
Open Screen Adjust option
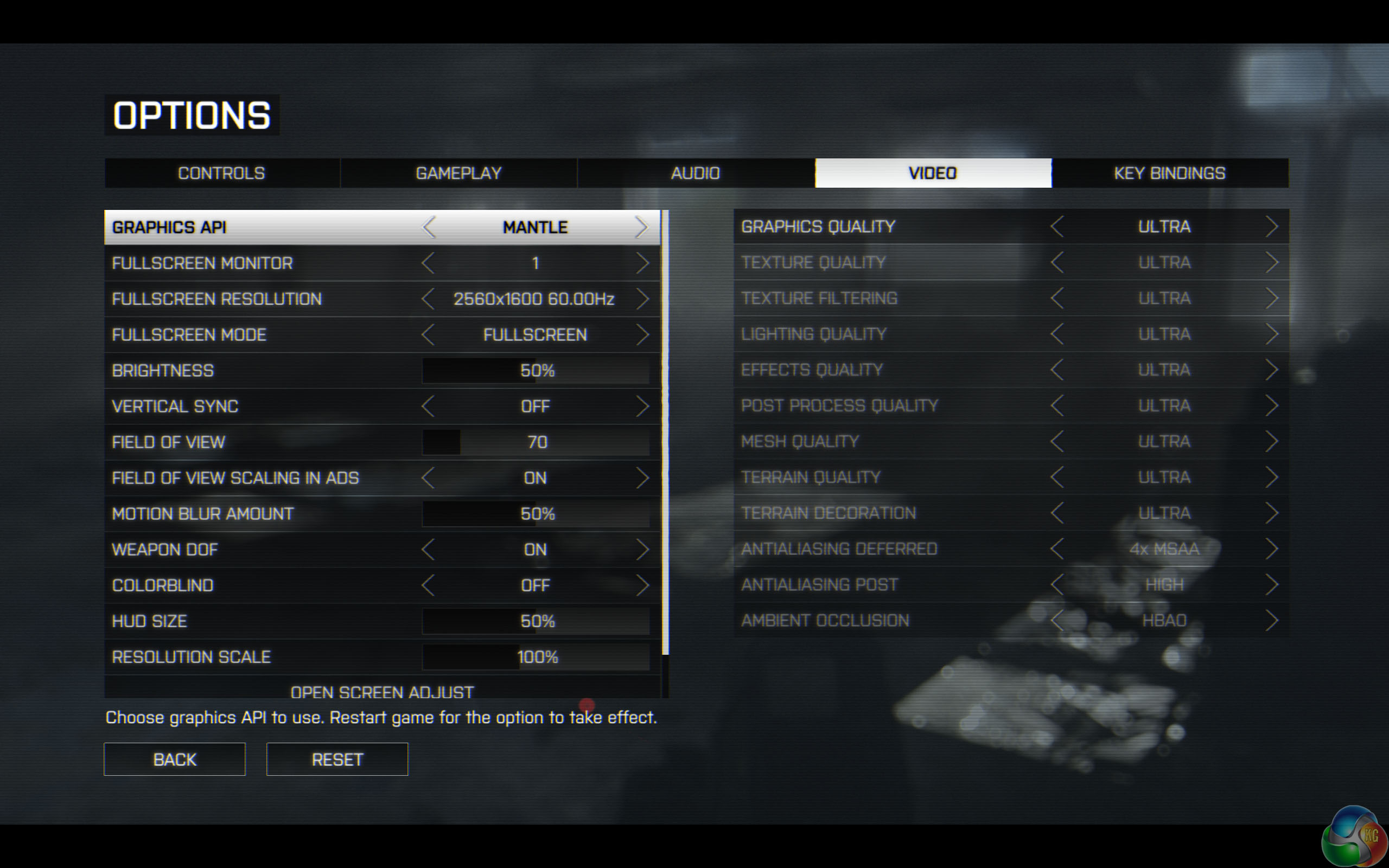383,691
